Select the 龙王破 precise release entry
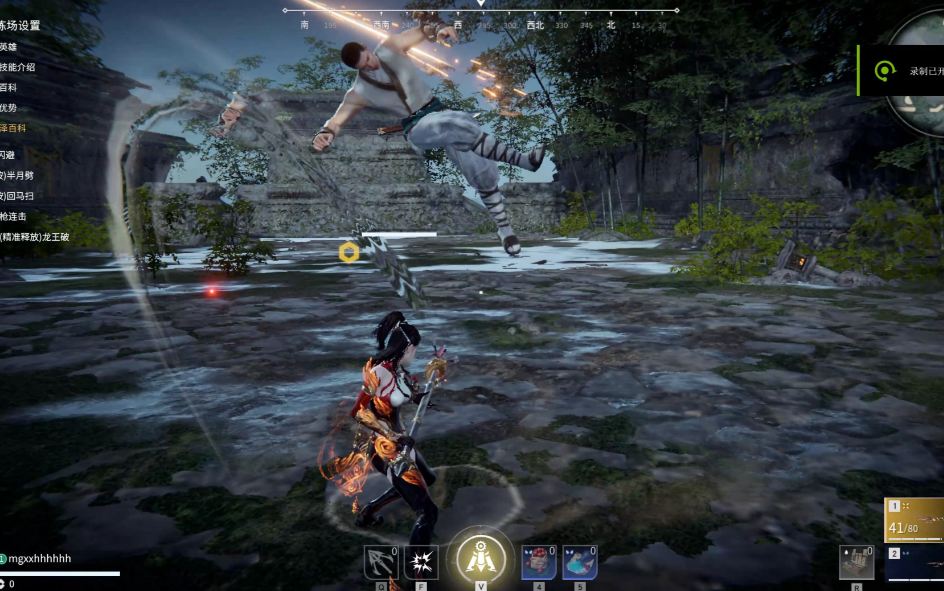The width and height of the screenshot is (944, 591). [x=34, y=237]
